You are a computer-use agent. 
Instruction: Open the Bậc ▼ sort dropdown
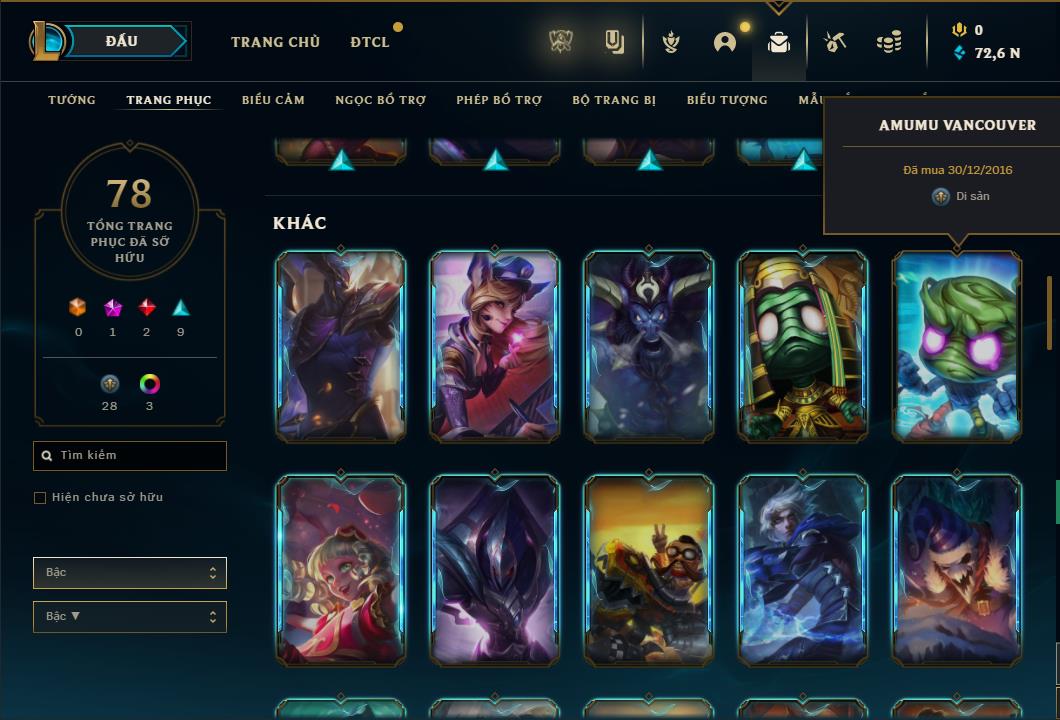[x=130, y=617]
